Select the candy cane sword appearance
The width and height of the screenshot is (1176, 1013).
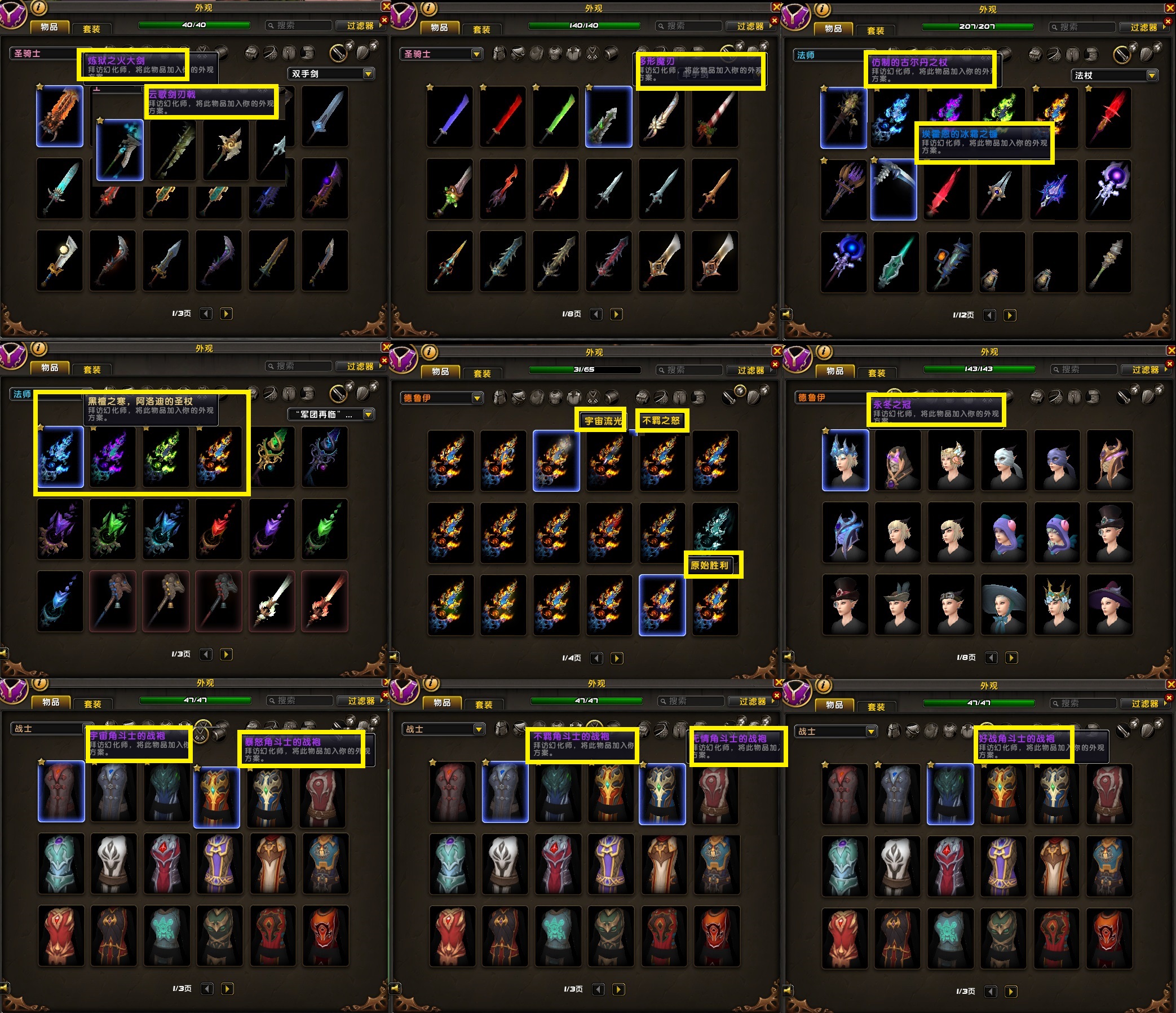(715, 117)
